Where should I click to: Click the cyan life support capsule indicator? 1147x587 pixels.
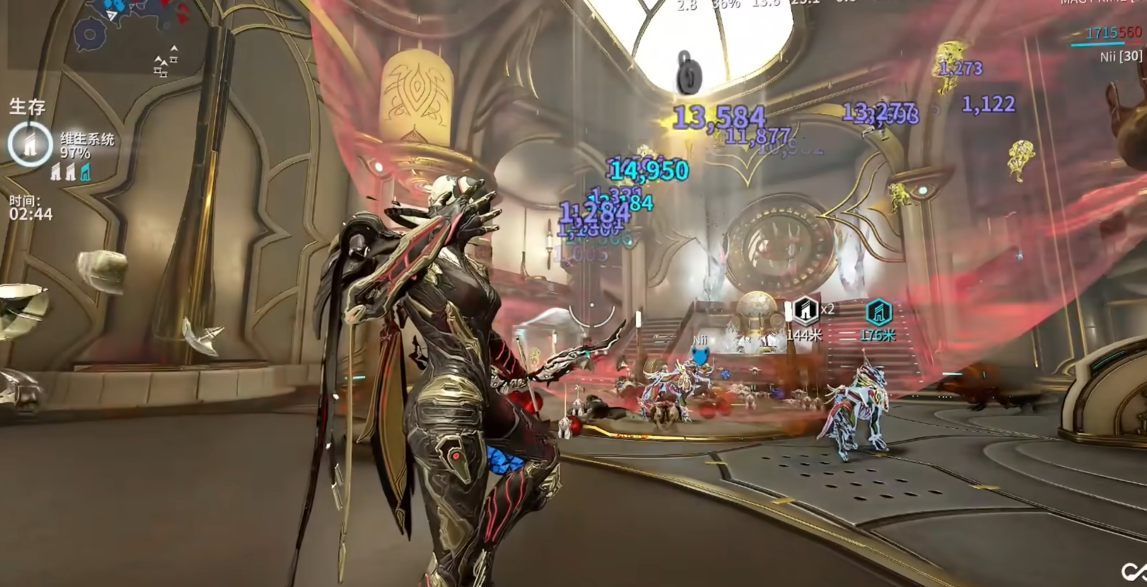(x=85, y=173)
